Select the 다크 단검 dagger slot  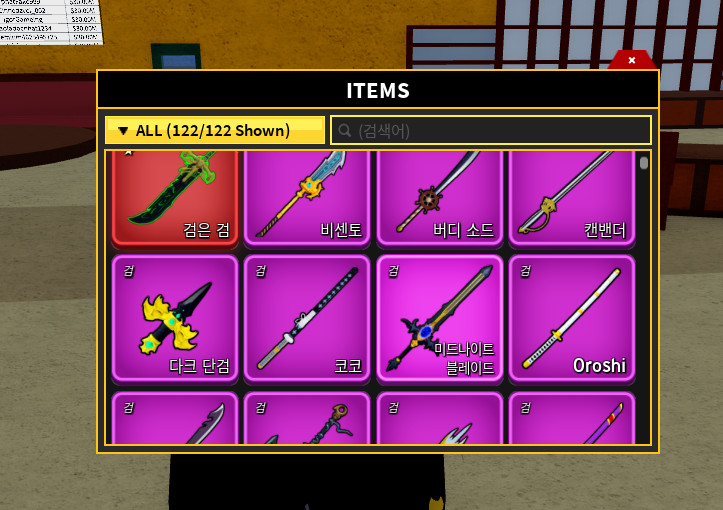pyautogui.click(x=175, y=318)
